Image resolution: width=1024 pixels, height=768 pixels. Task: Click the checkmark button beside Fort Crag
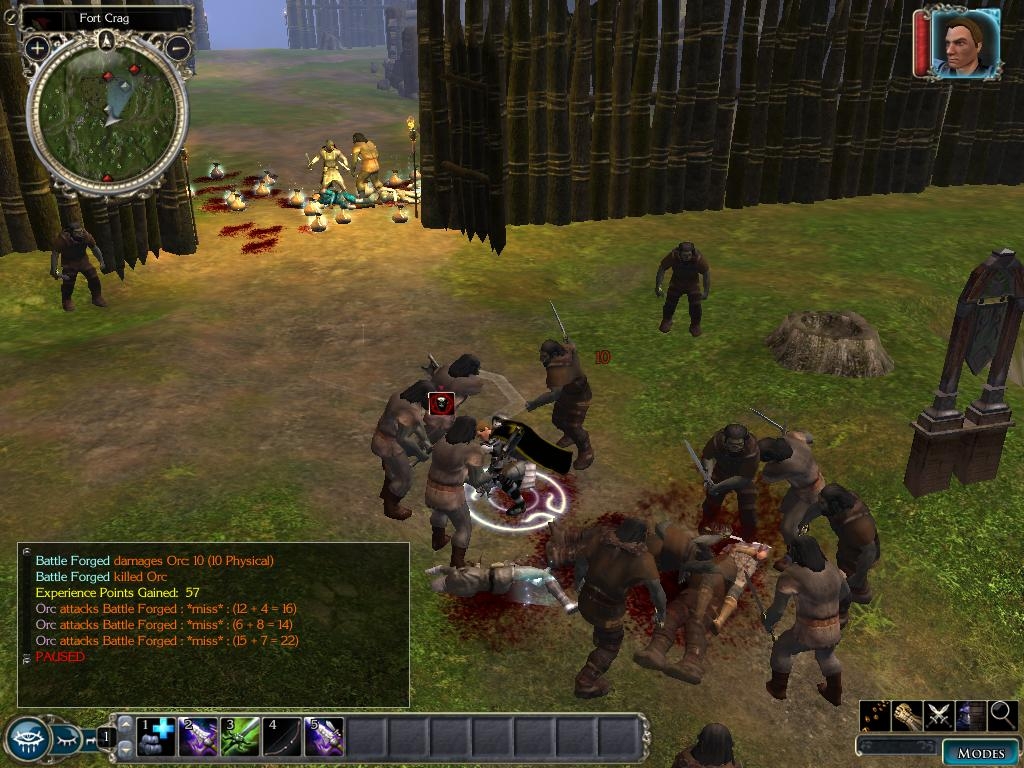coord(11,16)
